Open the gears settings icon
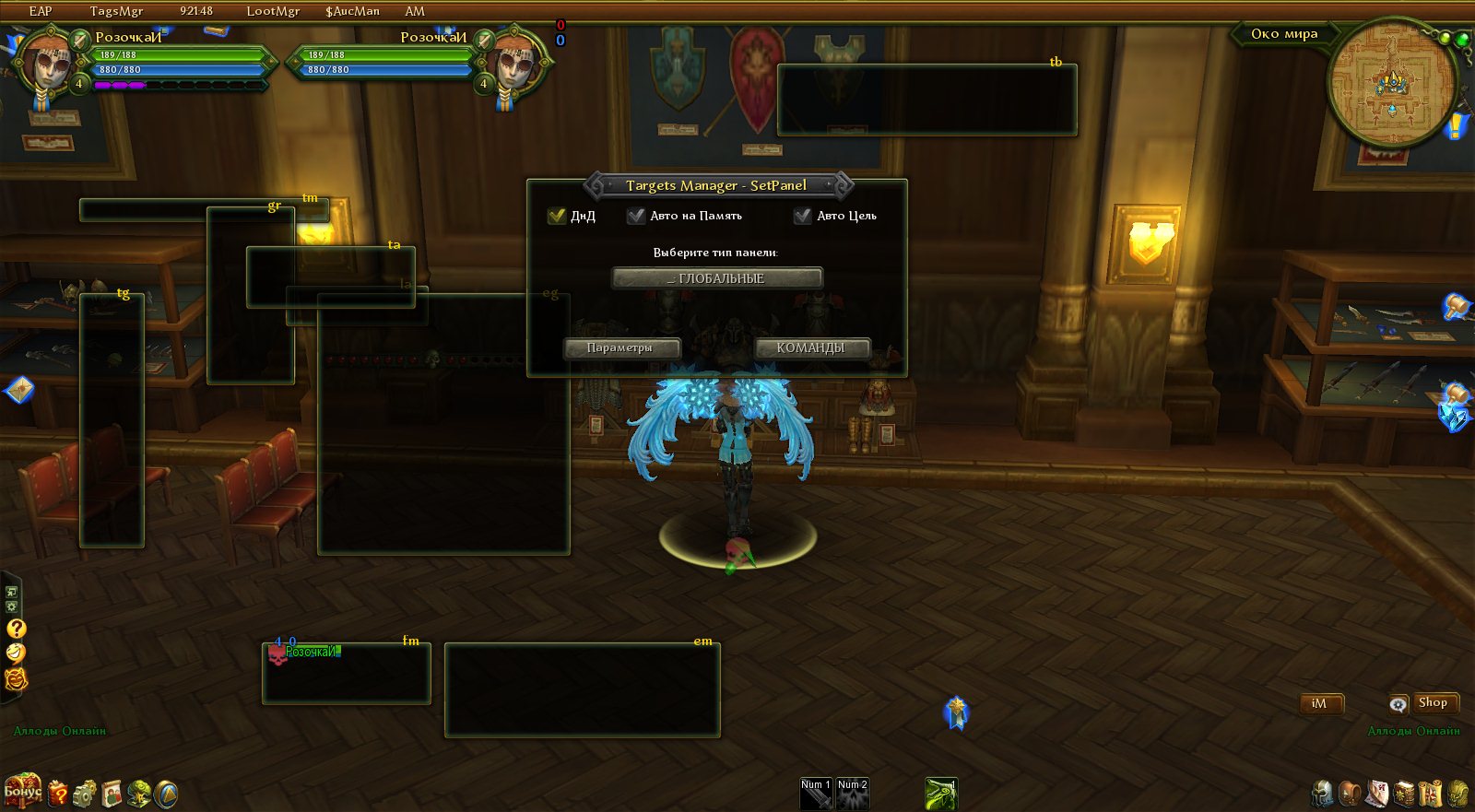Viewport: 1475px width, 812px height. (85, 793)
